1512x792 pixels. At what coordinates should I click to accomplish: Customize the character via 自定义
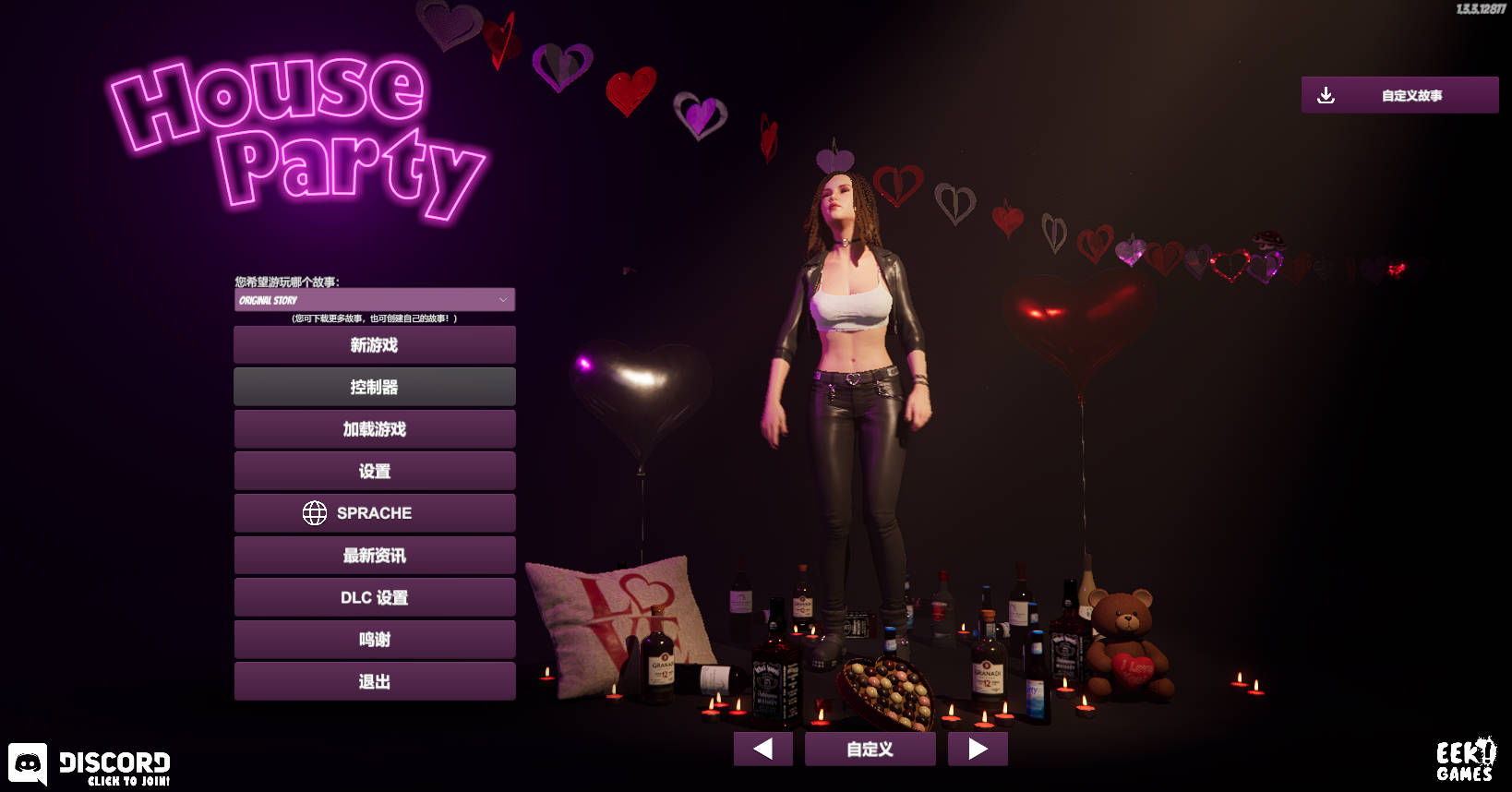869,749
